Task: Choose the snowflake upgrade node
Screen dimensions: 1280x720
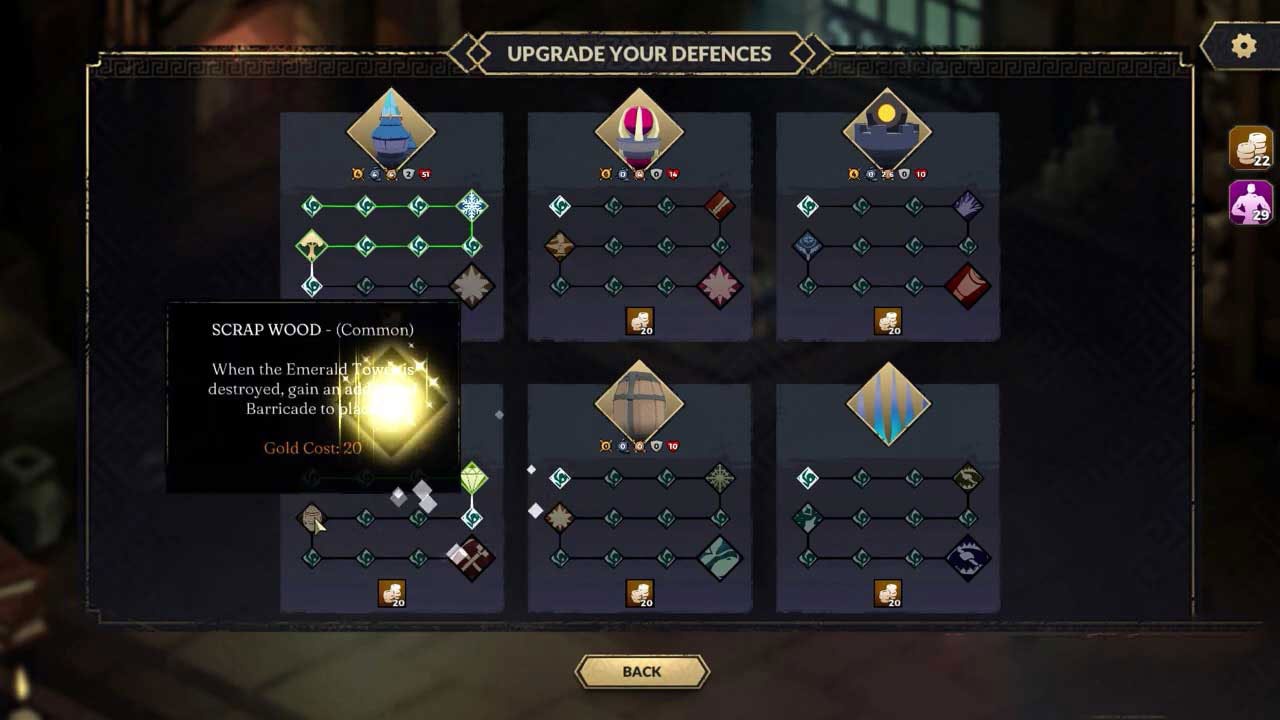Action: (x=472, y=206)
